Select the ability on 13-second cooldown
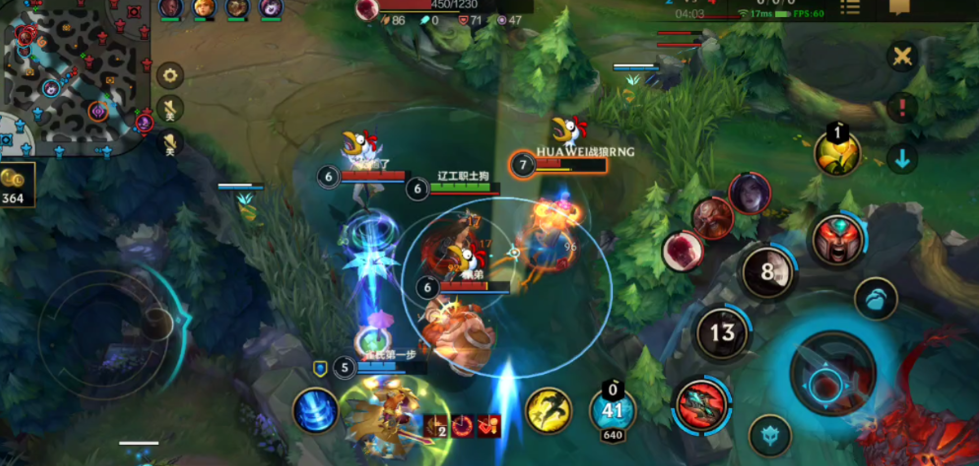This screenshot has width=979, height=466. click(x=723, y=333)
